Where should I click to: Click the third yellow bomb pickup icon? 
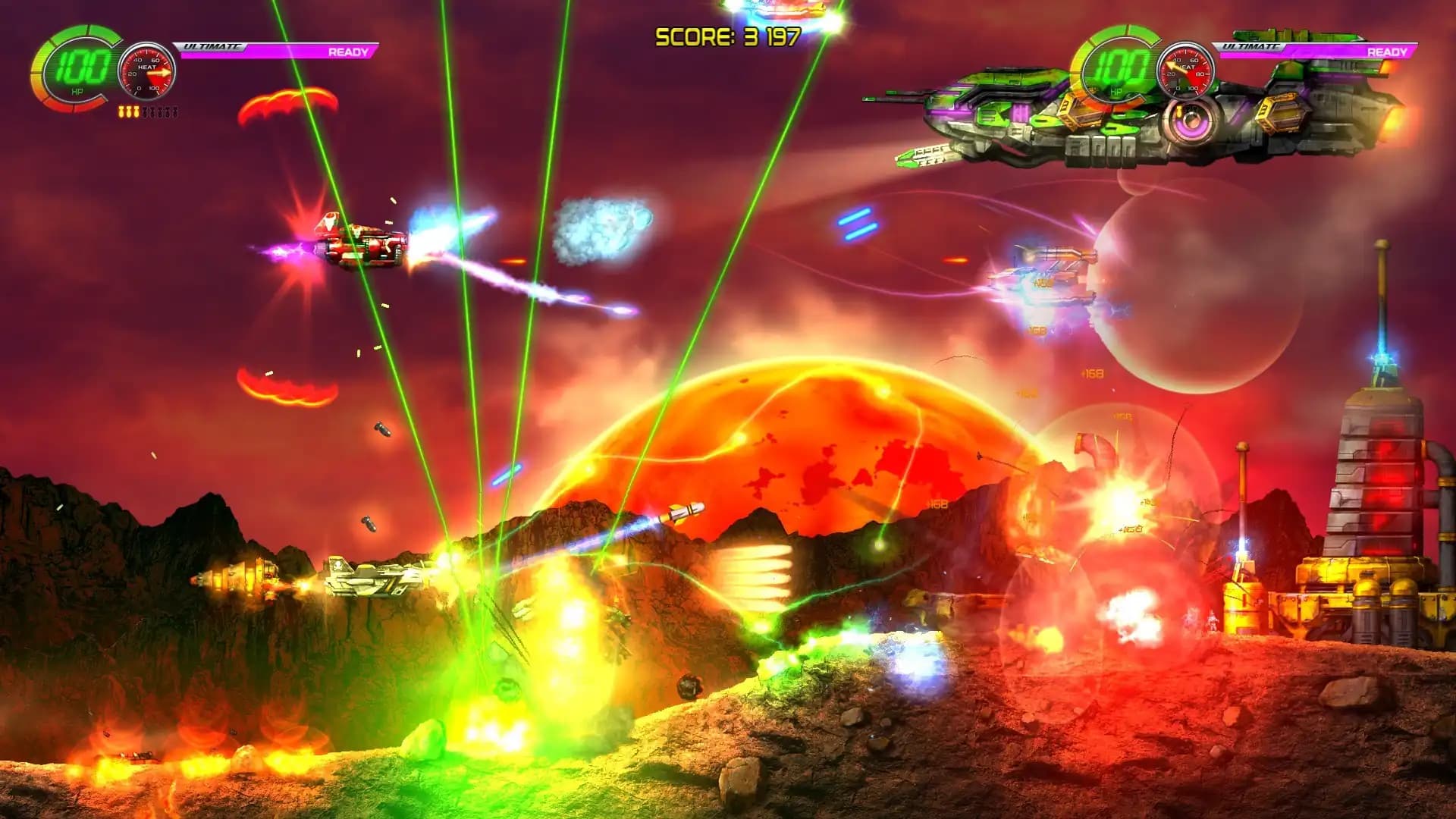point(136,112)
